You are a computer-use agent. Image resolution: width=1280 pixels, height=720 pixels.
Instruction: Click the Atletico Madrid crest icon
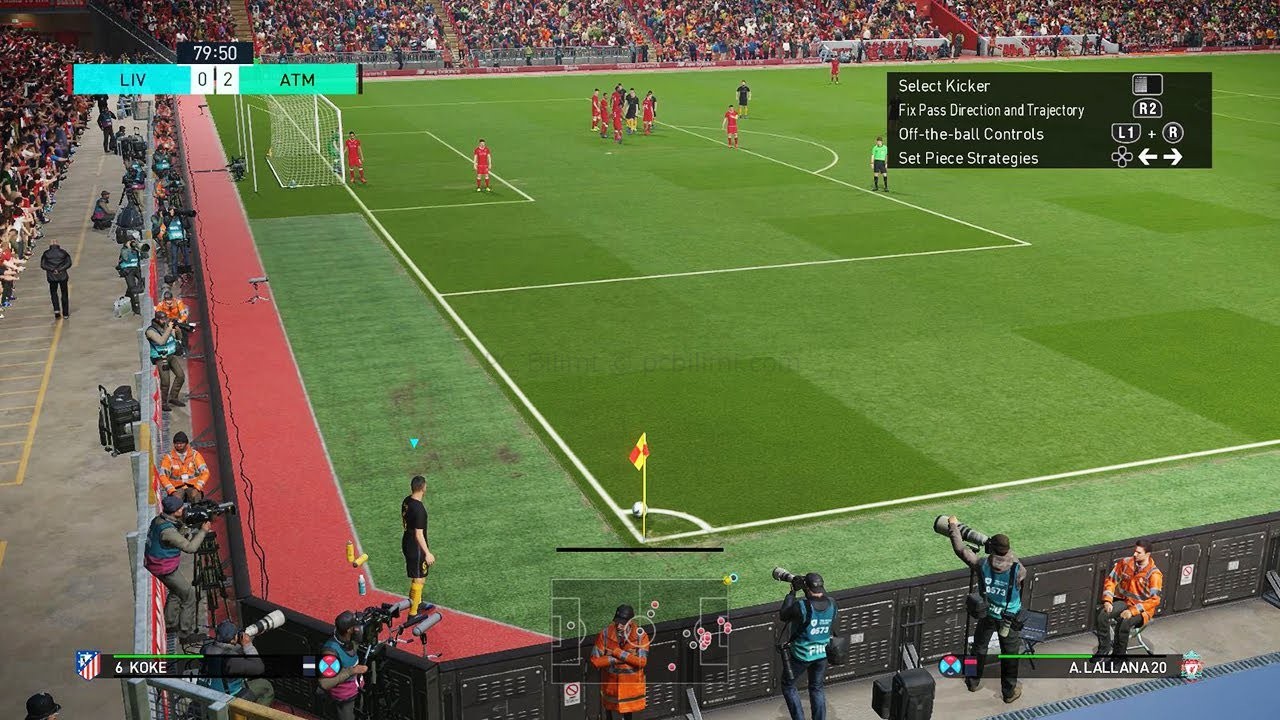[87, 665]
